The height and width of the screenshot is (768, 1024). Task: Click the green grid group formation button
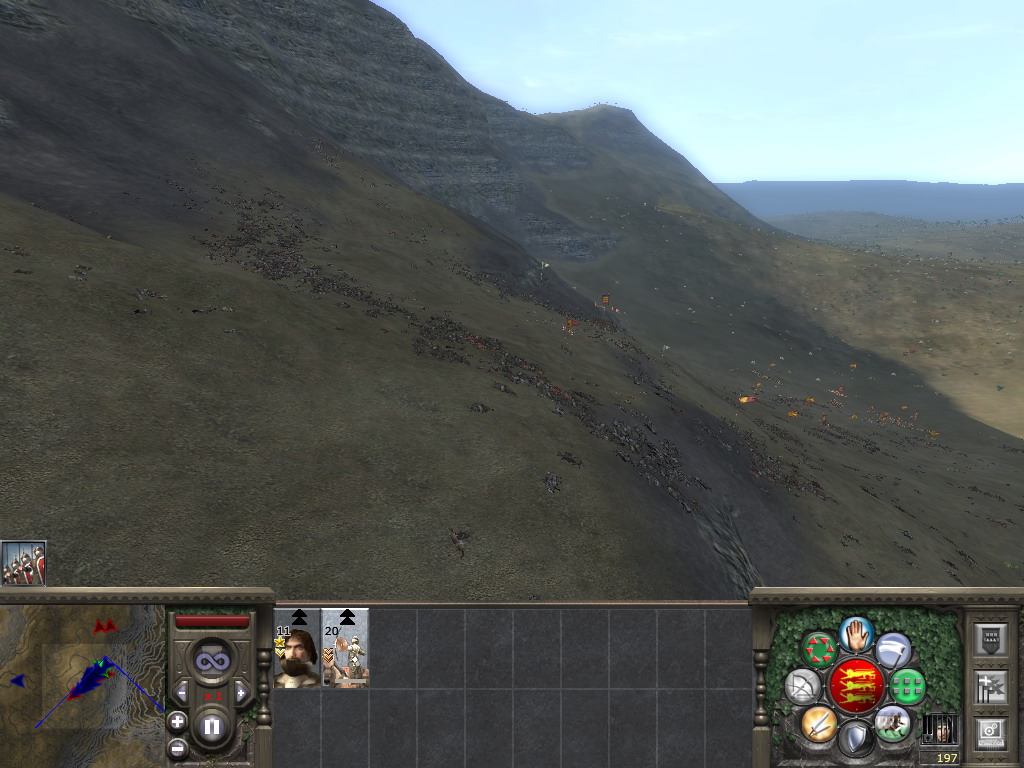[908, 687]
